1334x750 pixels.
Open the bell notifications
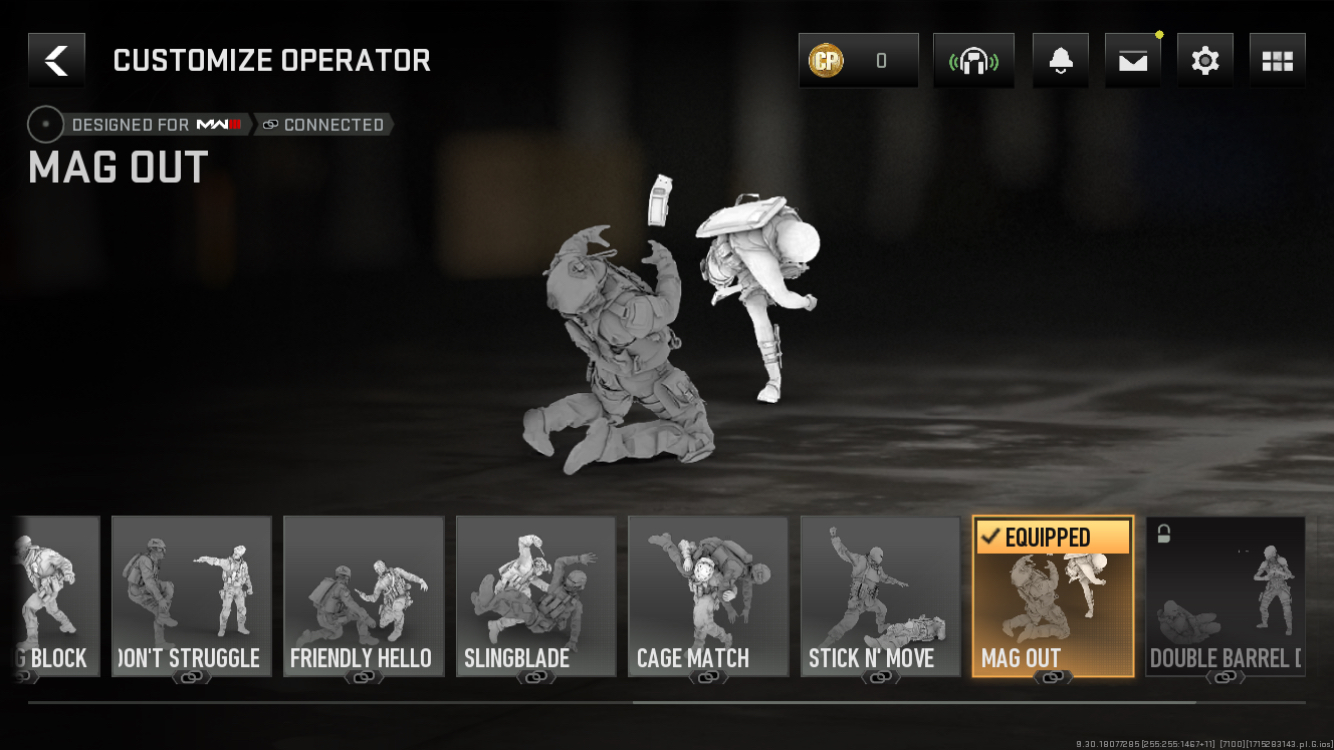(1060, 60)
